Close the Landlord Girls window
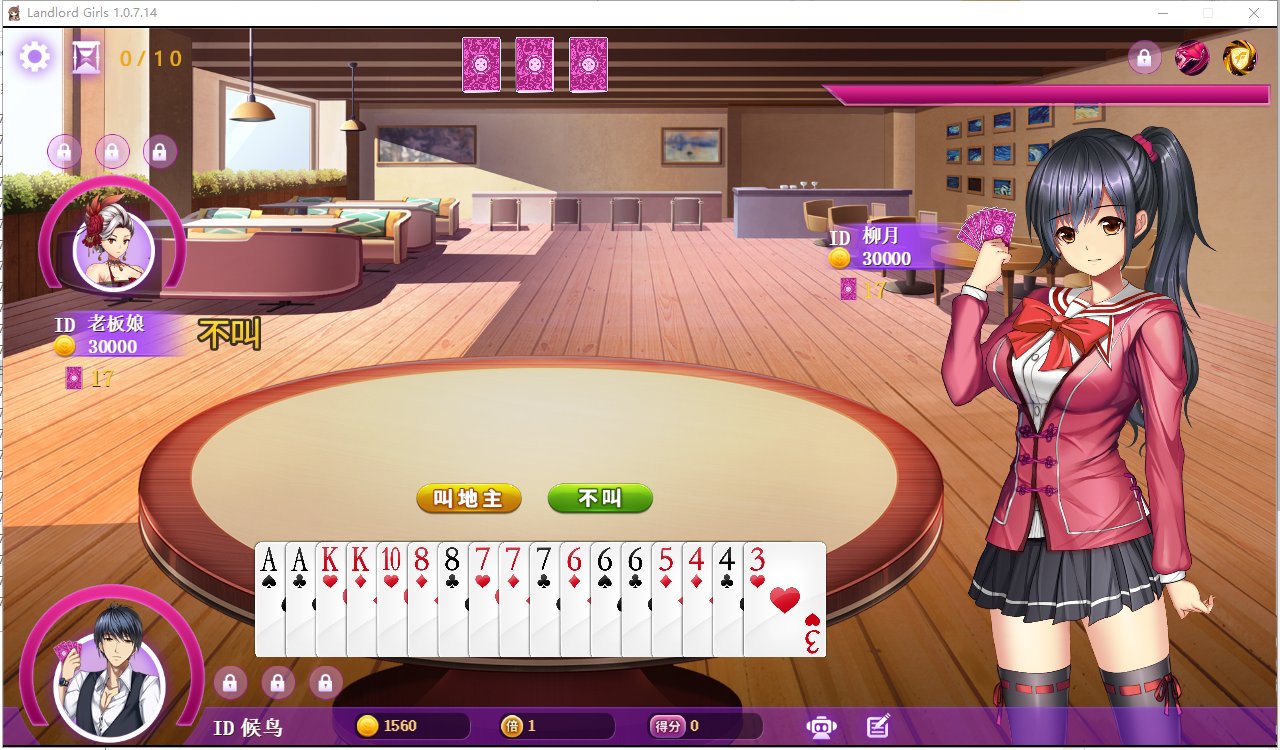 point(1253,13)
